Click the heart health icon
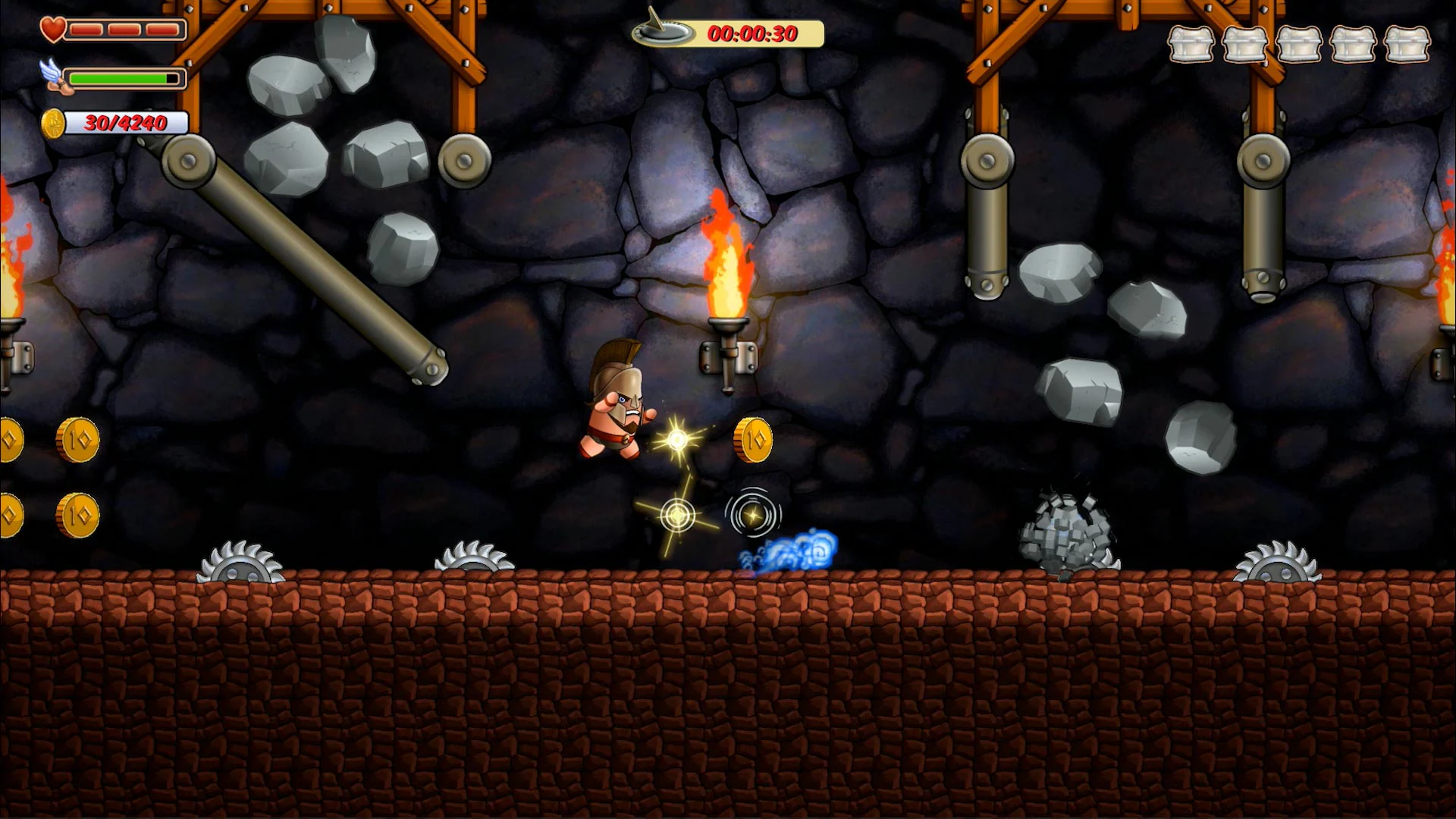This screenshot has height=819, width=1456. coord(52,29)
